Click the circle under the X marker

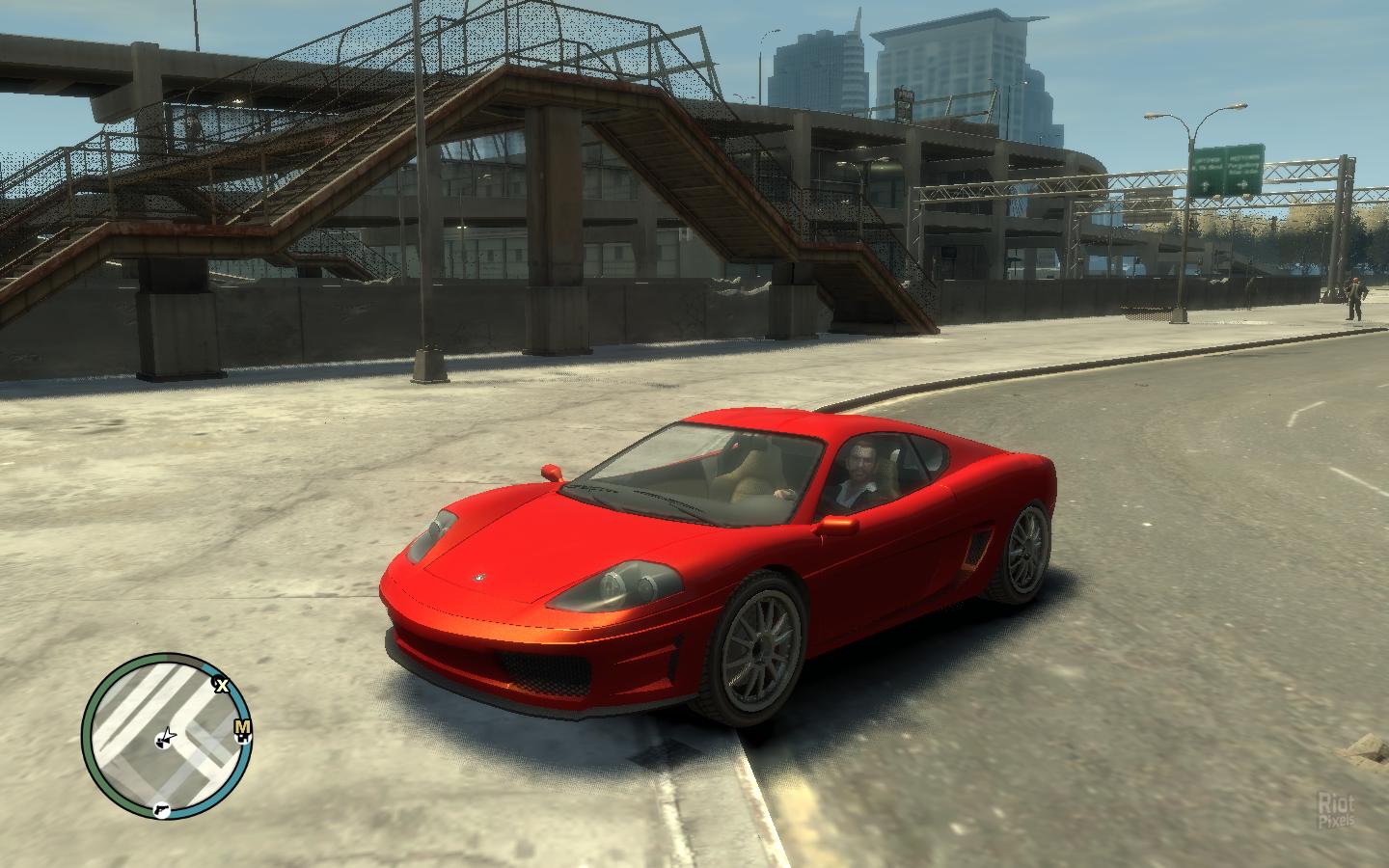pyautogui.click(x=216, y=679)
